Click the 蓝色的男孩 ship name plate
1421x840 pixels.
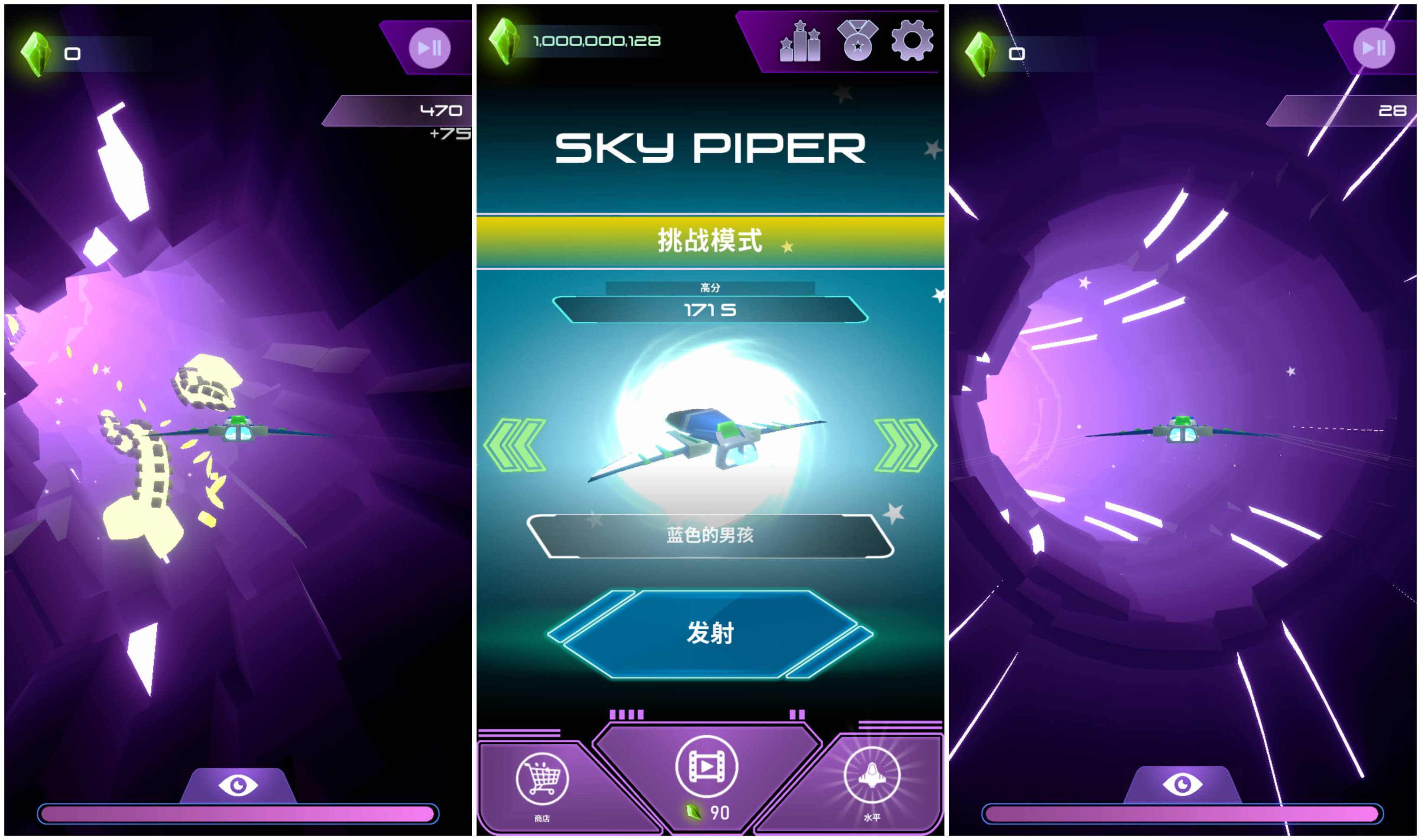pyautogui.click(x=710, y=536)
